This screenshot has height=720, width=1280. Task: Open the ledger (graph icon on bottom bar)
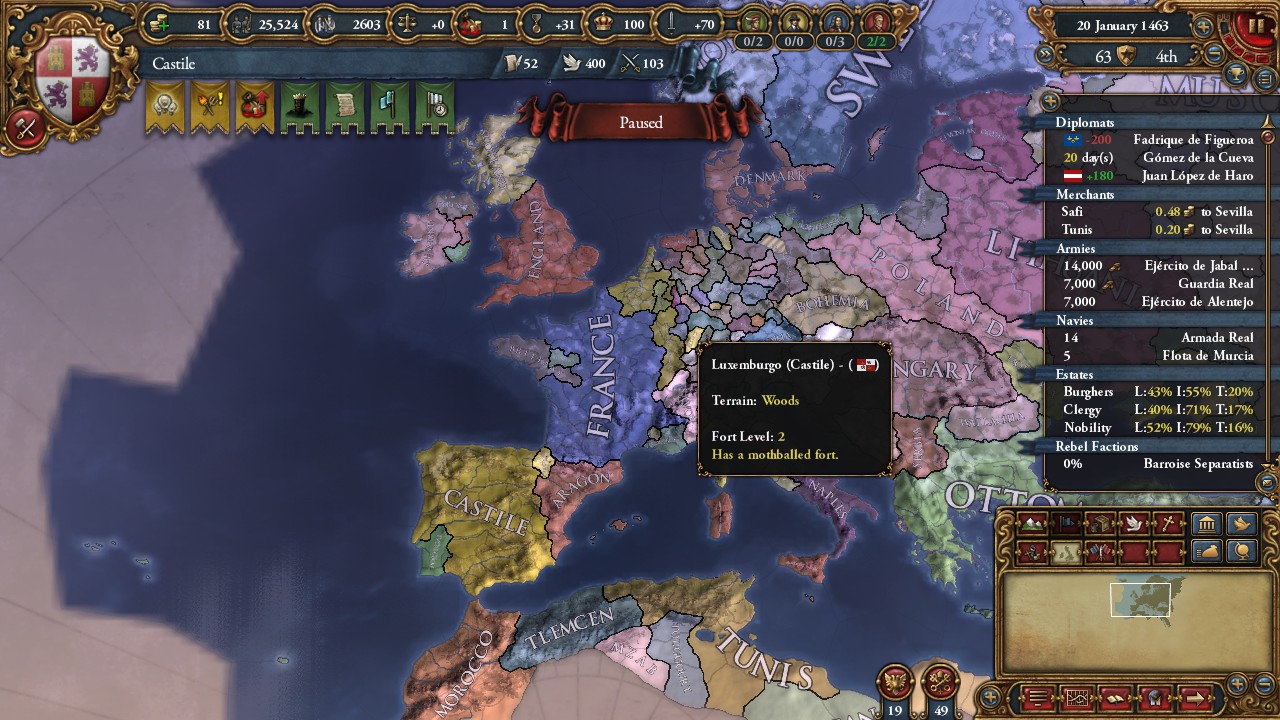1078,699
